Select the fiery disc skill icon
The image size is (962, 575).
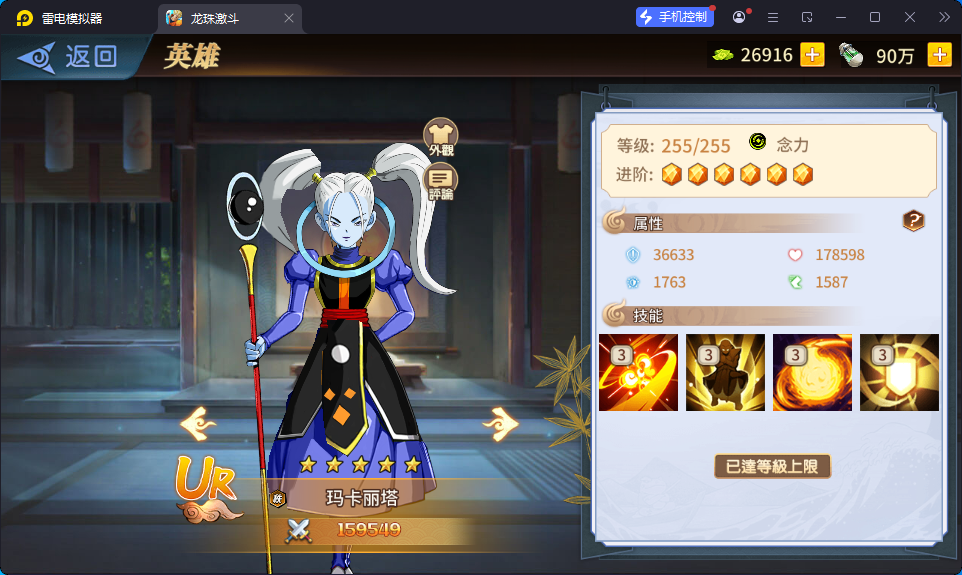pos(638,372)
